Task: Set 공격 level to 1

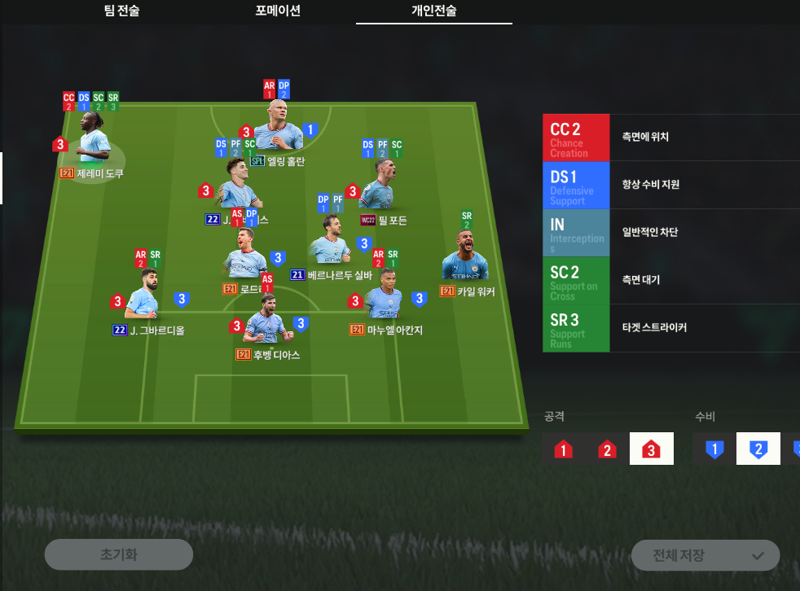Action: tap(563, 450)
